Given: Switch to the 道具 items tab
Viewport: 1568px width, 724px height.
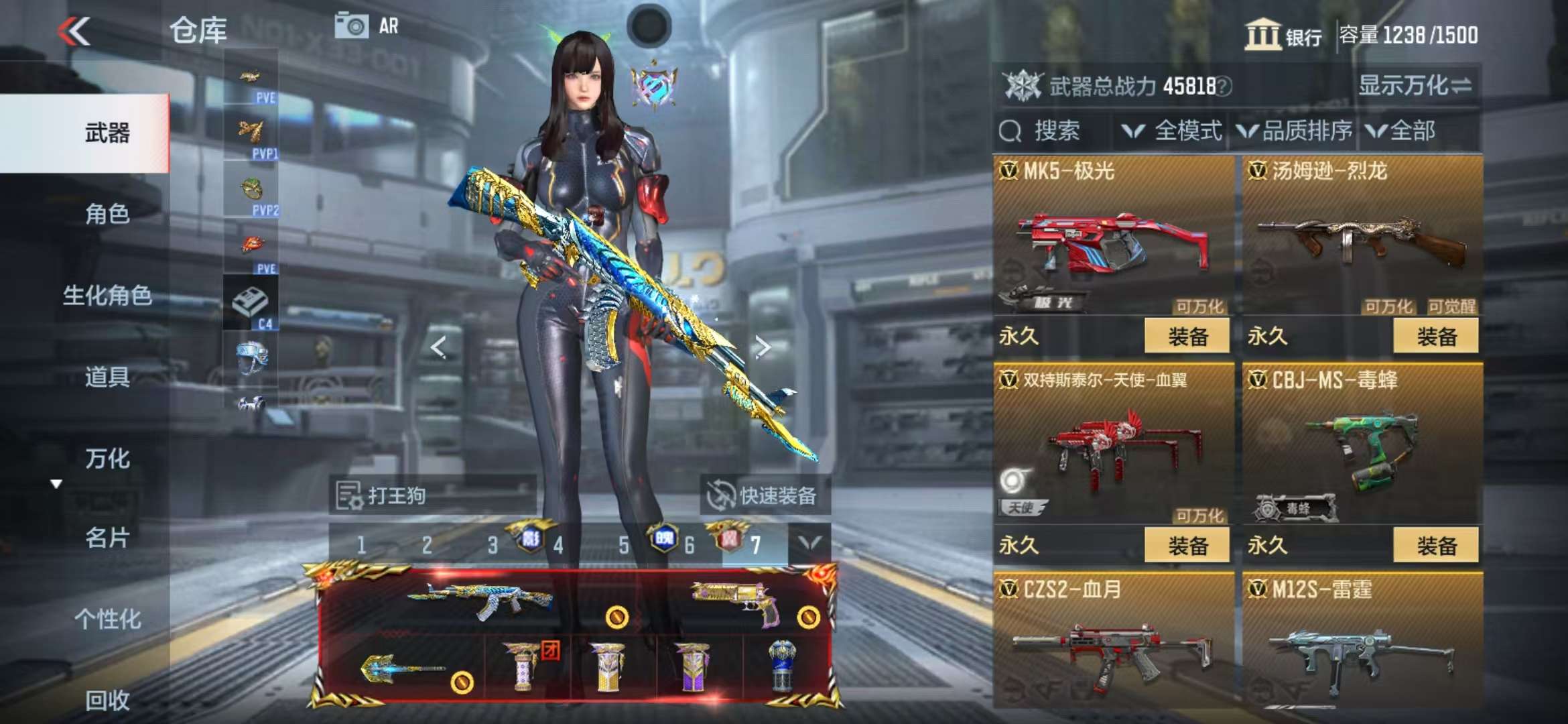Looking at the screenshot, I should point(107,377).
